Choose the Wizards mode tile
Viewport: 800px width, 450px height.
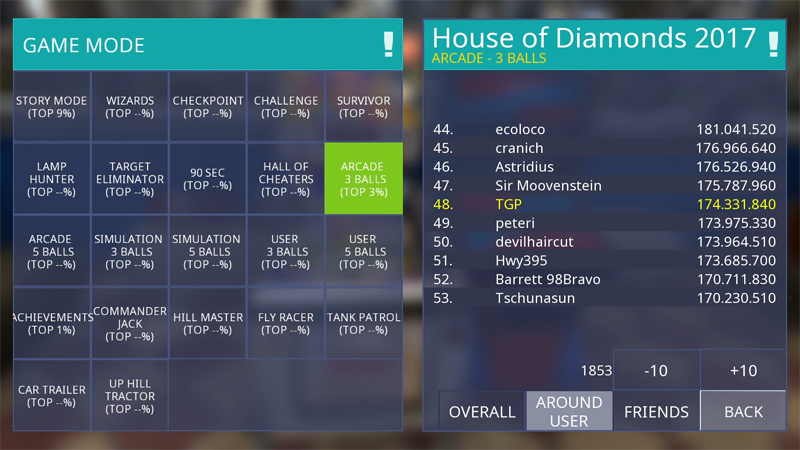pos(130,107)
